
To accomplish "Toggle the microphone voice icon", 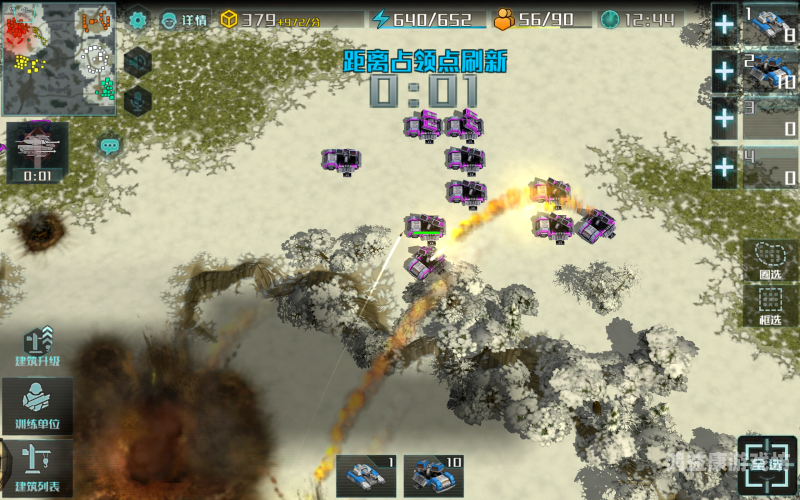I will point(137,100).
